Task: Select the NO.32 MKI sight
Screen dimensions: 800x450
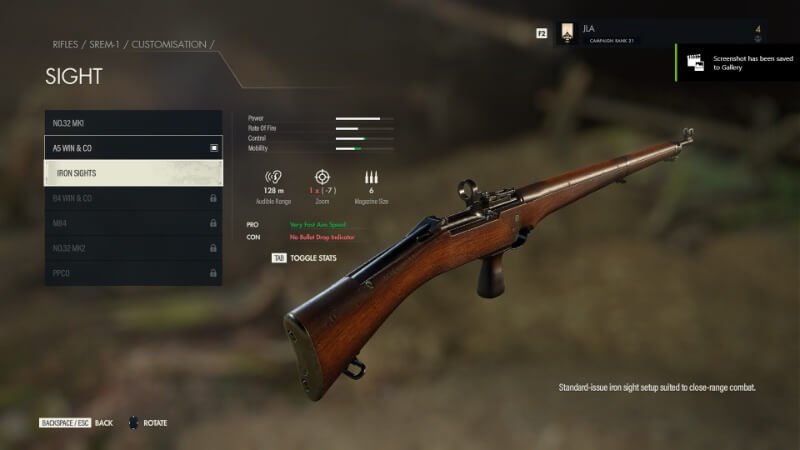Action: click(x=133, y=123)
